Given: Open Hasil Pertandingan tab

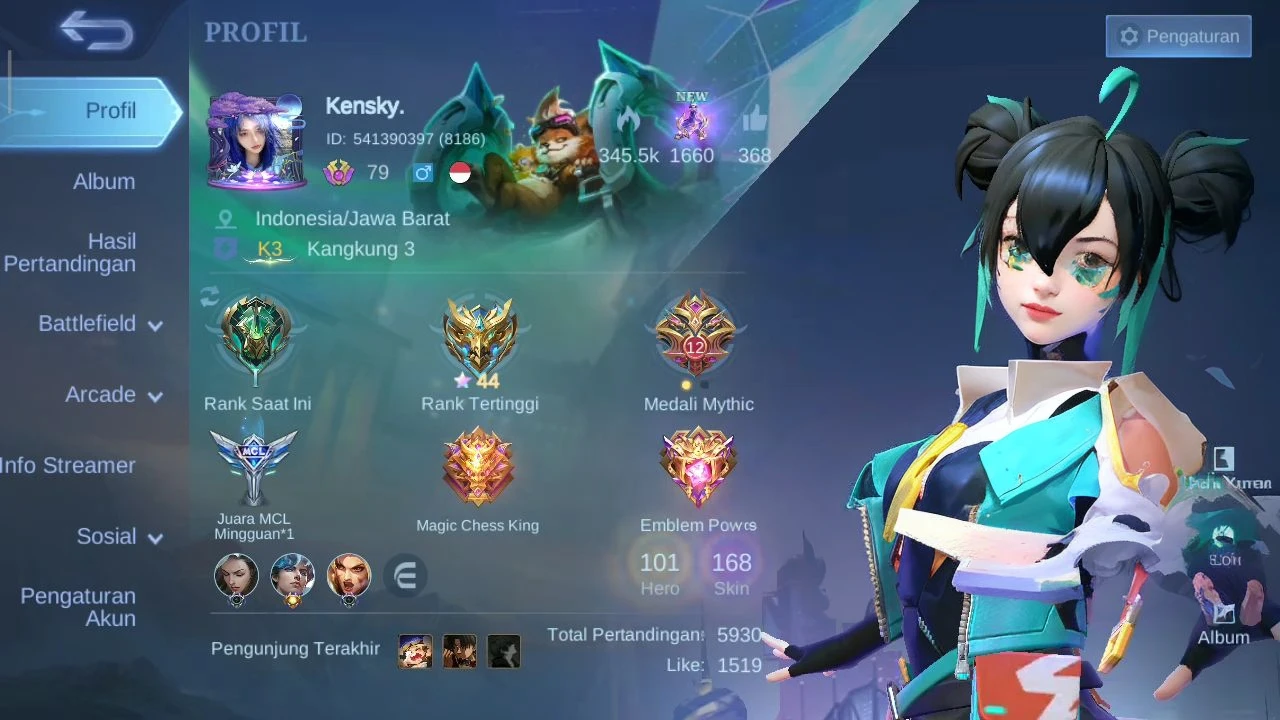Looking at the screenshot, I should point(72,252).
